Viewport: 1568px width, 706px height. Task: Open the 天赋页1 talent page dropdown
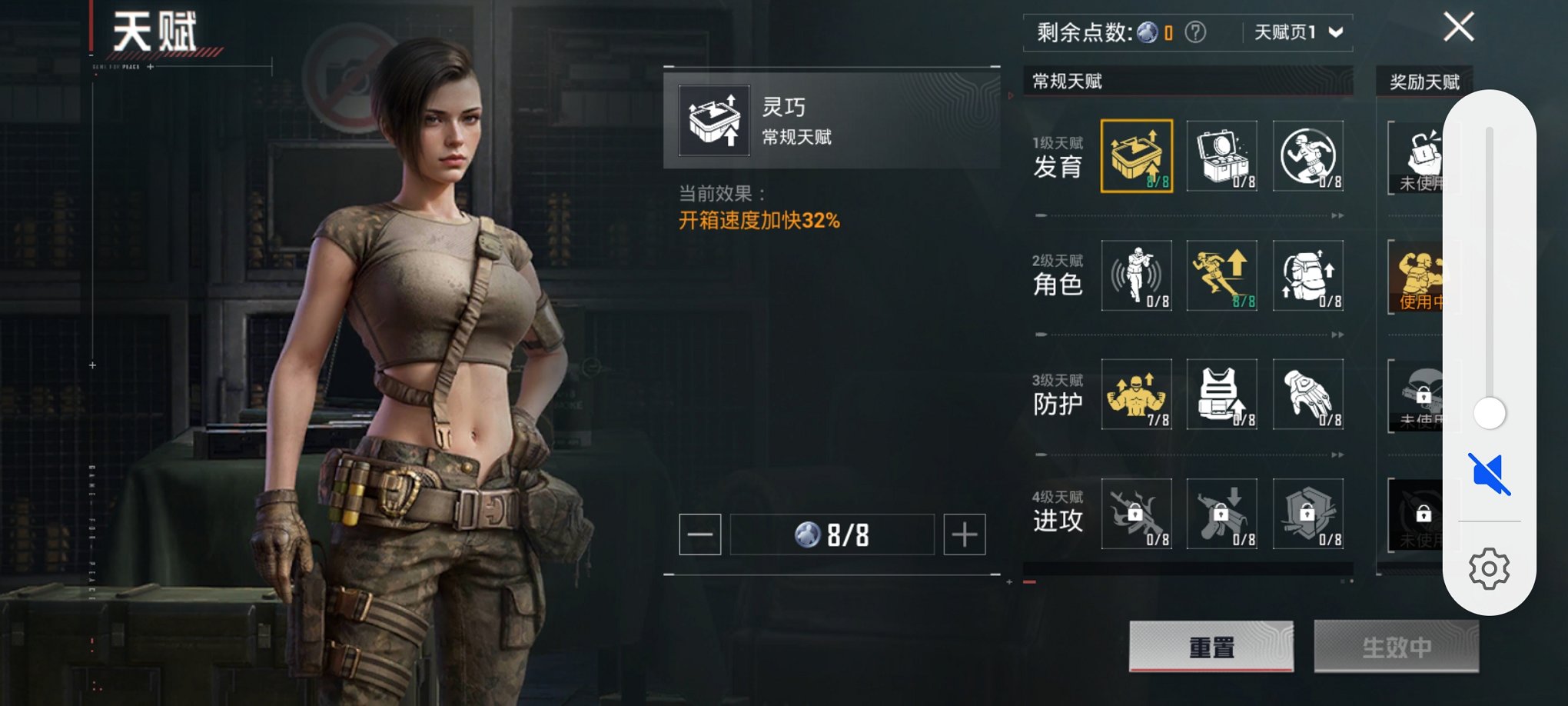[x=1298, y=32]
